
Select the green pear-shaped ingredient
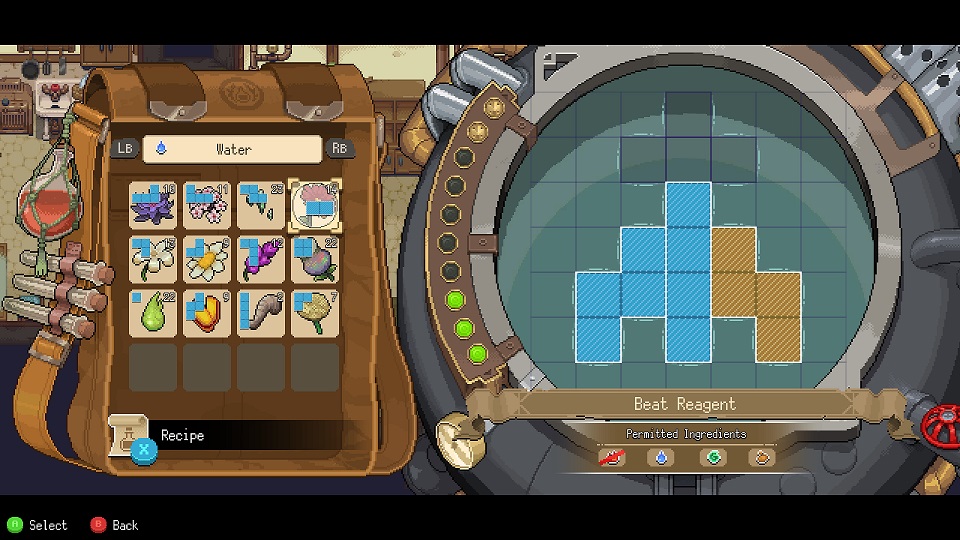click(x=153, y=313)
